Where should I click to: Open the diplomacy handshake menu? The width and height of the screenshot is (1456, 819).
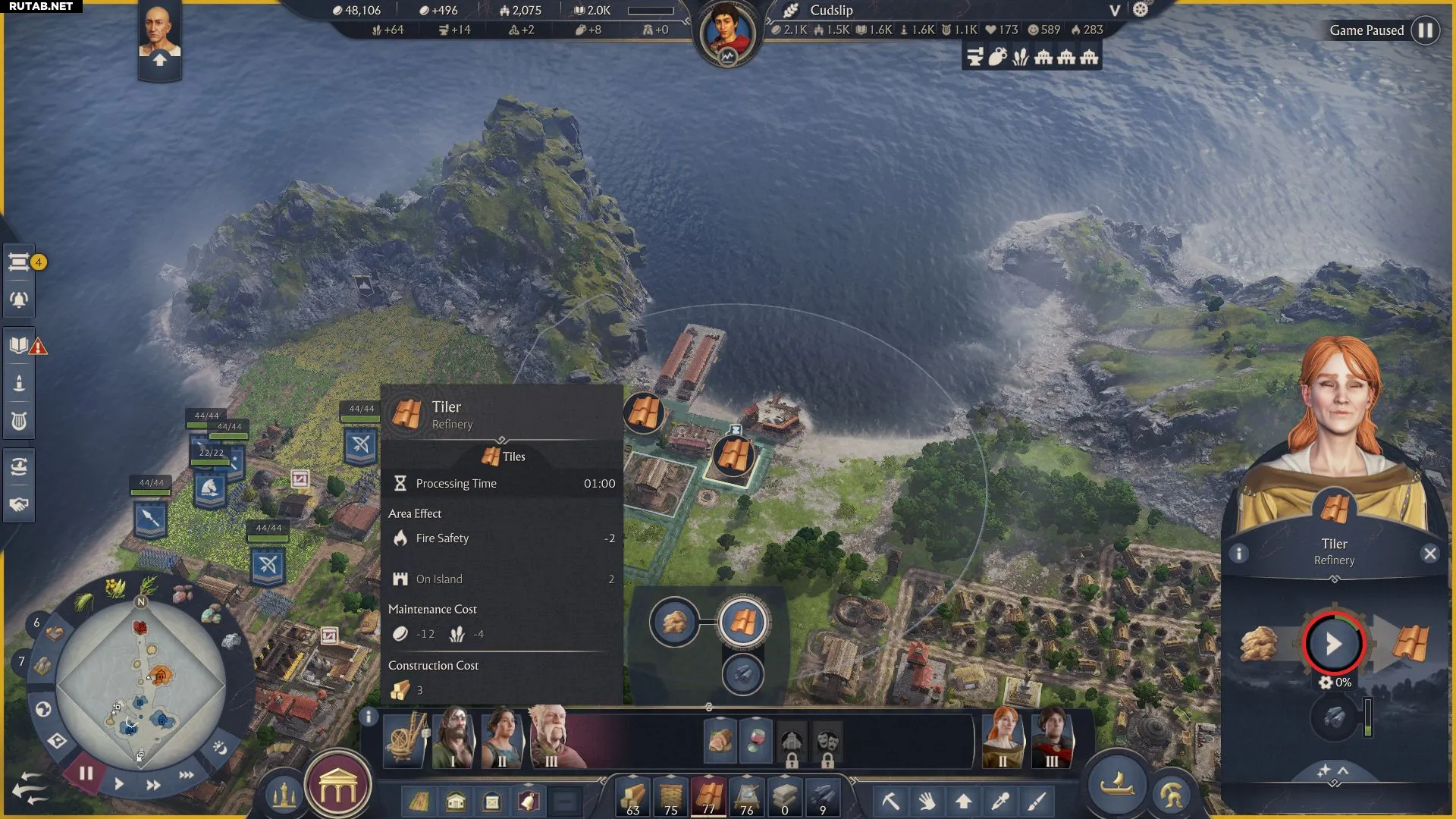pyautogui.click(x=19, y=504)
